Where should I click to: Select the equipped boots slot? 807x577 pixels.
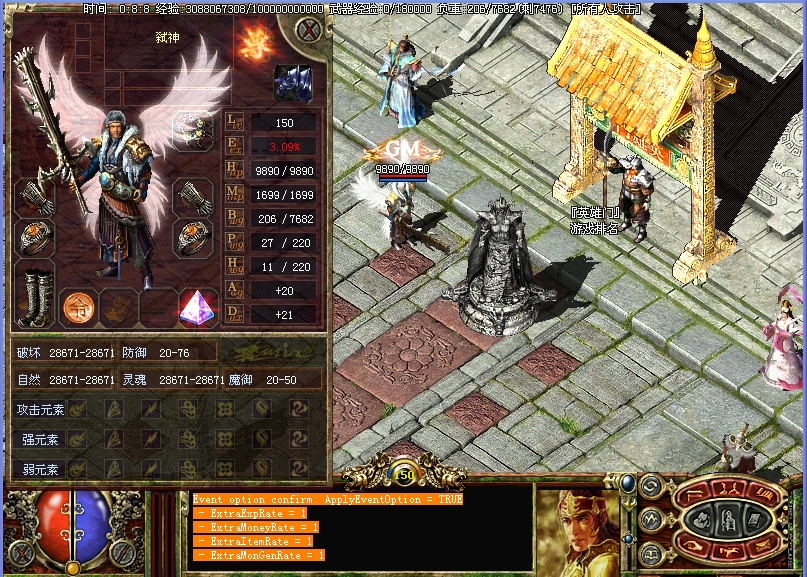point(34,295)
